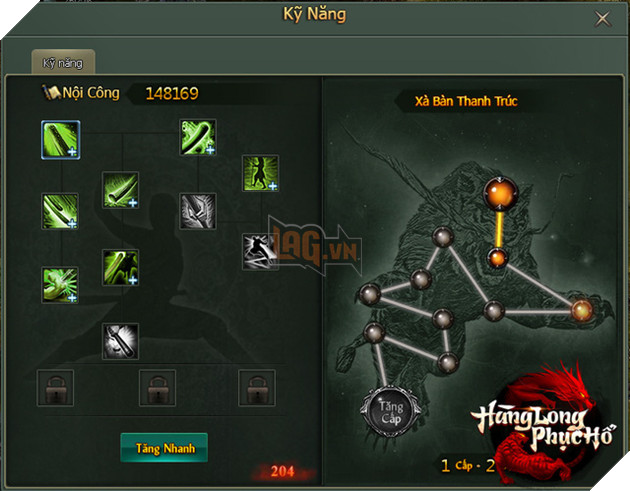This screenshot has height=491, width=630.
Task: Select the glowing orange node at far right
Action: 581,311
